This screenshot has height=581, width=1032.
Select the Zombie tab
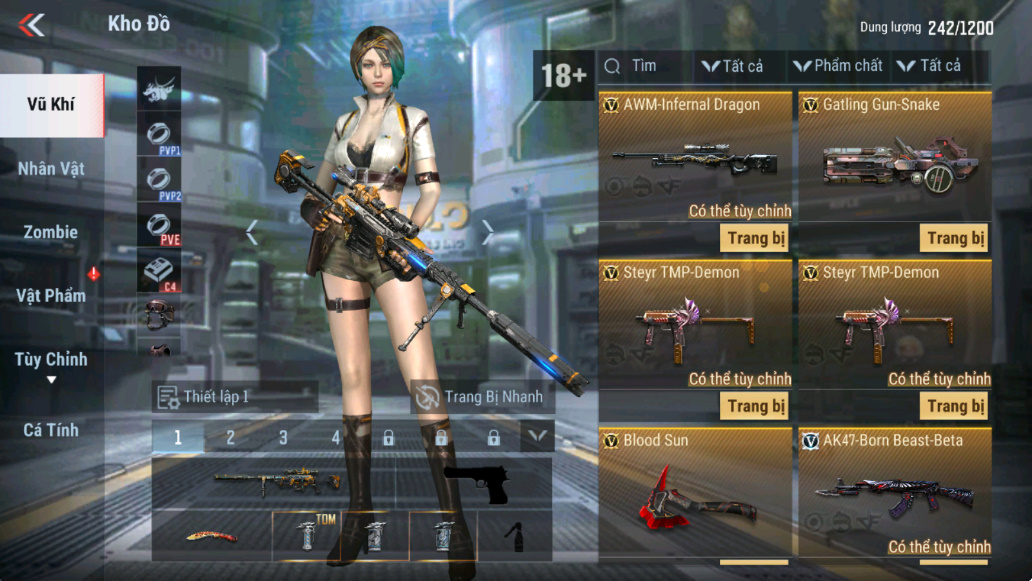point(51,232)
